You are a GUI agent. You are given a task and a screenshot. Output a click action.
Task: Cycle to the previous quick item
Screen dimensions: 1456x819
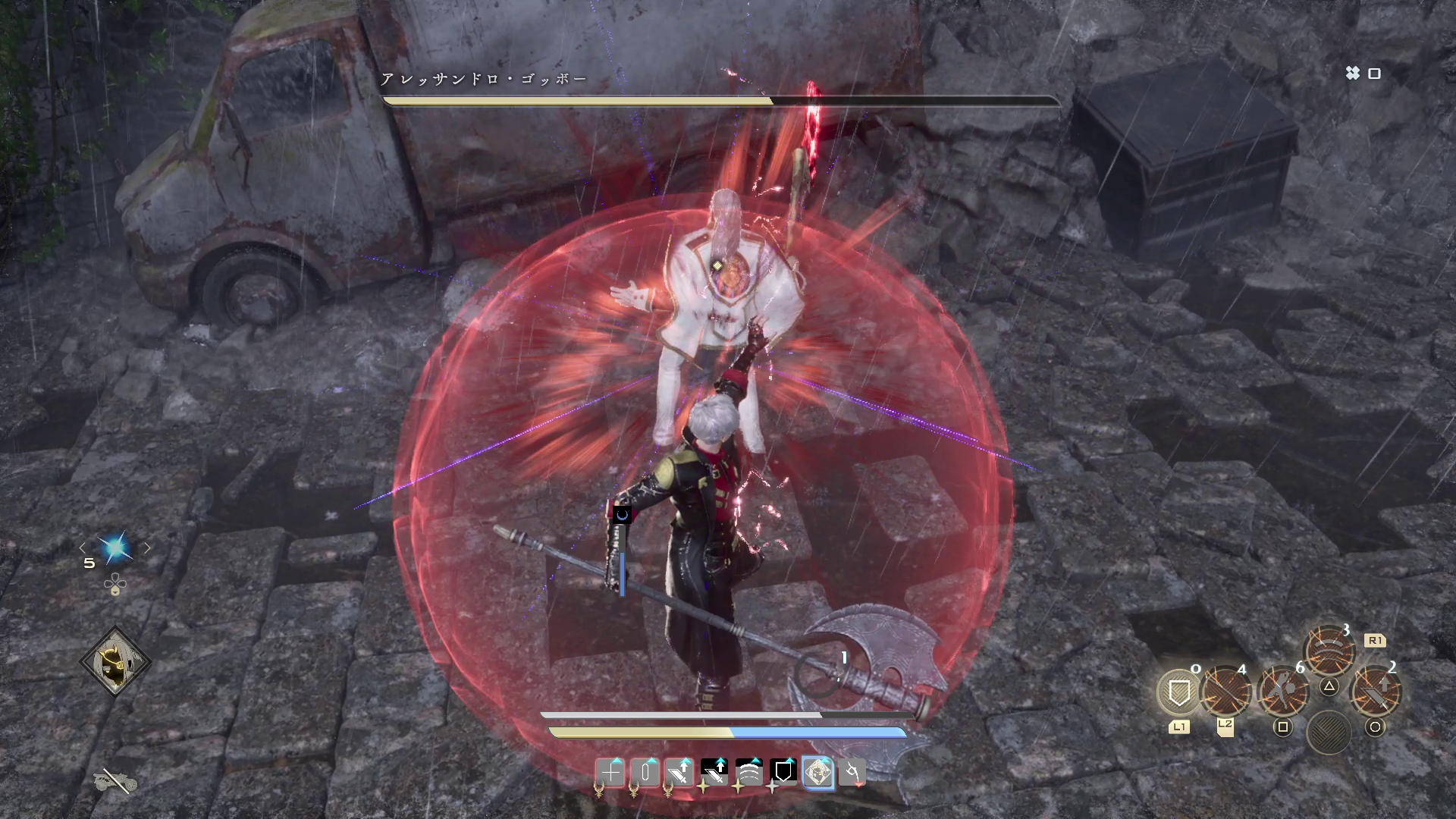tap(83, 548)
